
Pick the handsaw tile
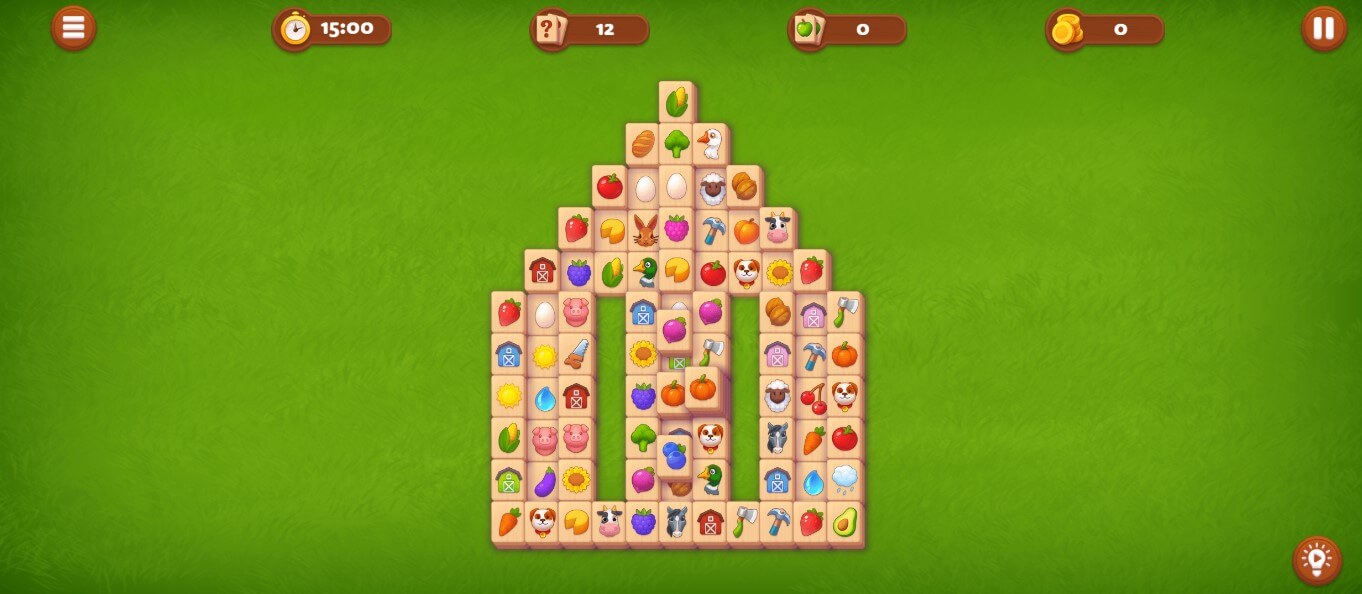click(576, 354)
